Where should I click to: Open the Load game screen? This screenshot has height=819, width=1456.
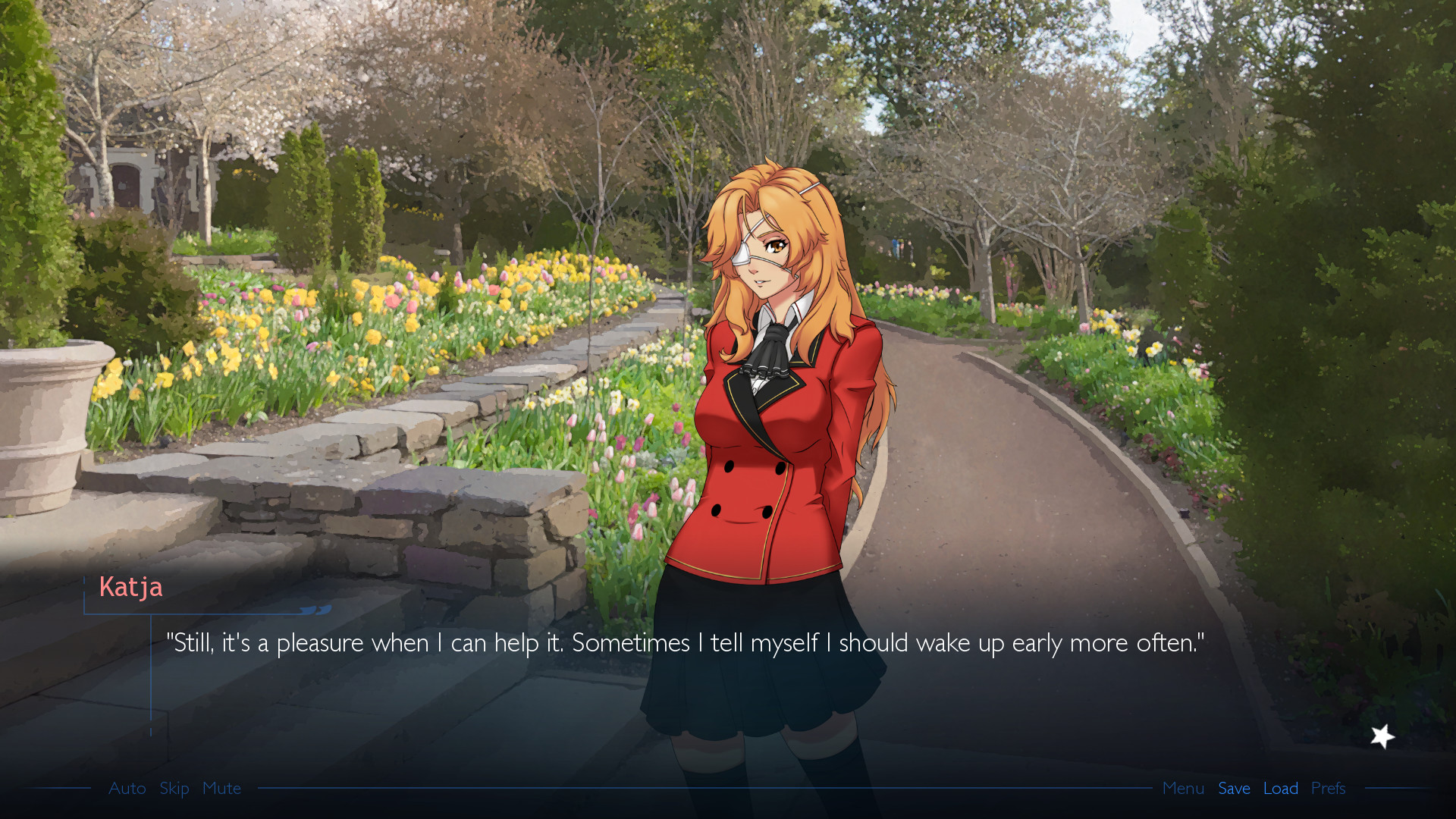[1281, 789]
